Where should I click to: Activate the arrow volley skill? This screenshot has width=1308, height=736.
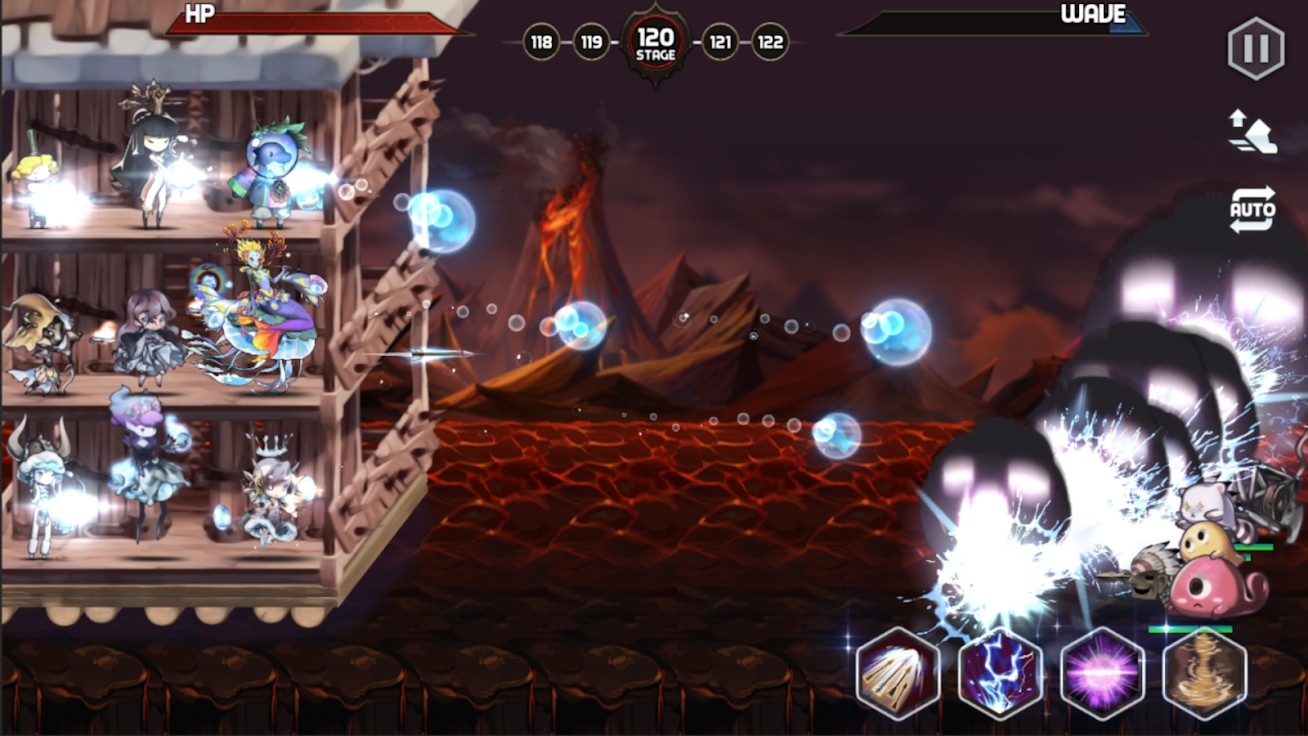[898, 674]
